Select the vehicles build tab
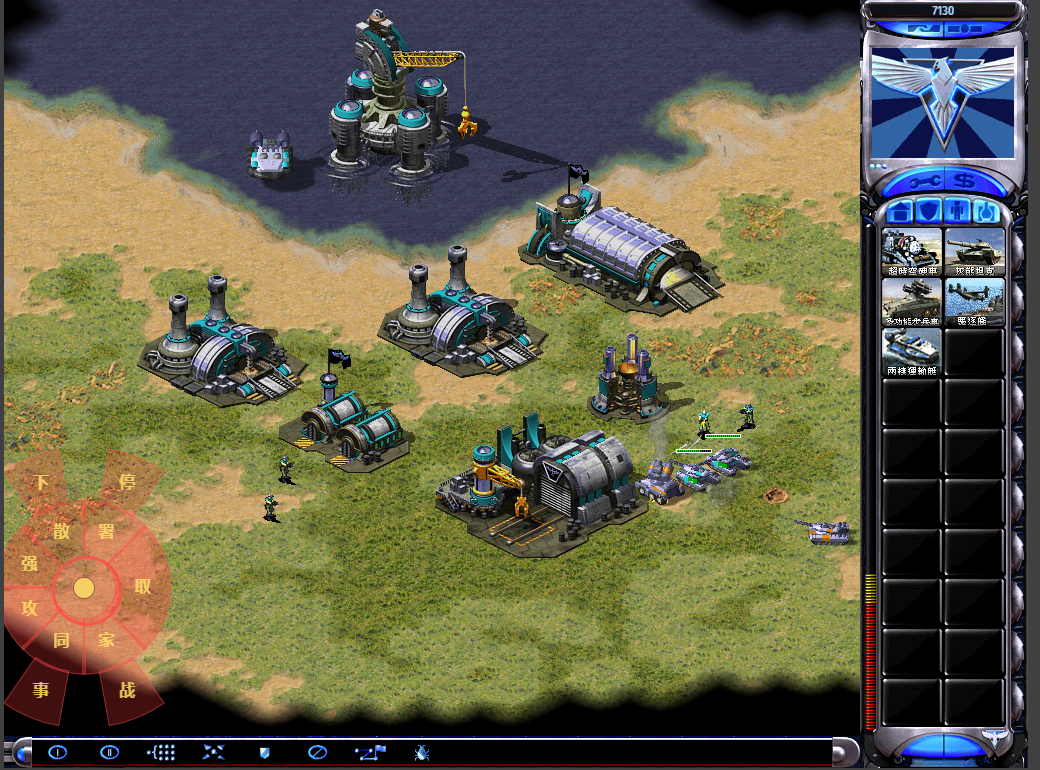Image resolution: width=1040 pixels, height=770 pixels. (x=988, y=212)
